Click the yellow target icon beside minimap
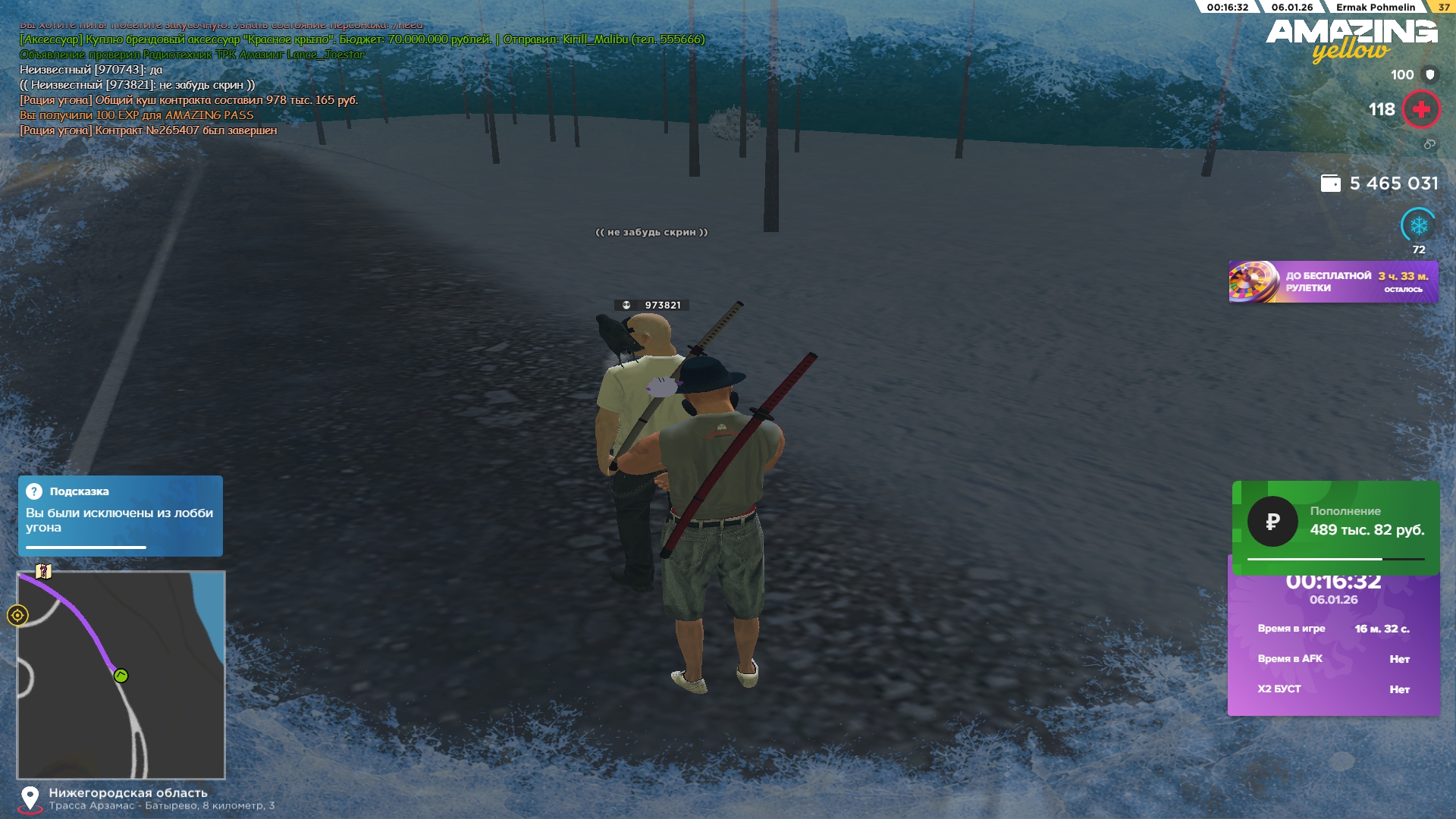The width and height of the screenshot is (1456, 819). [x=17, y=615]
